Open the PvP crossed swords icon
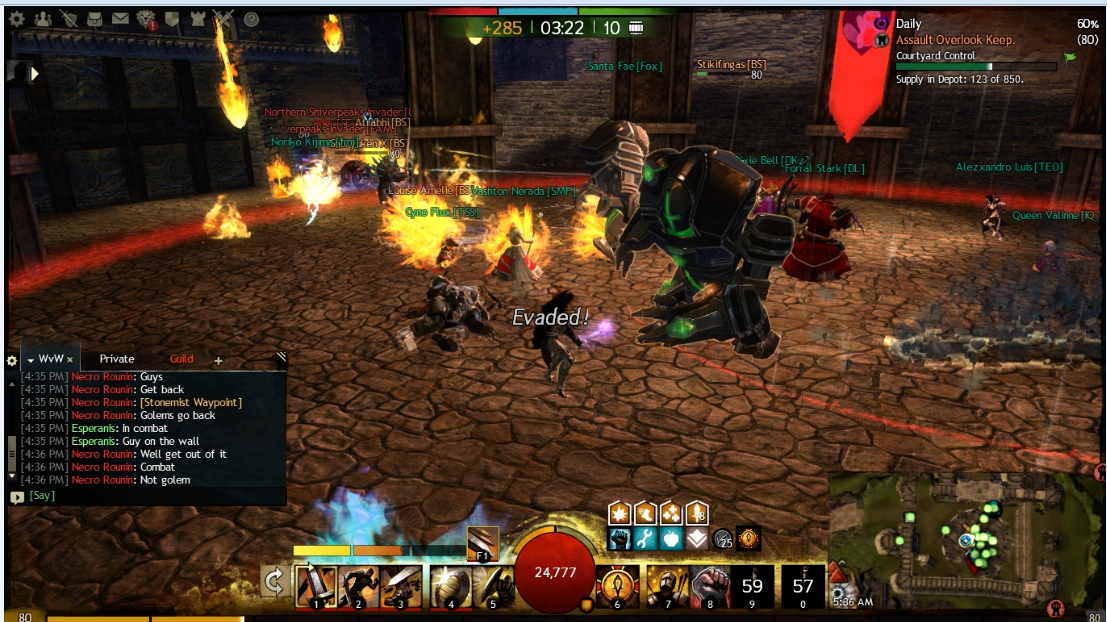The width and height of the screenshot is (1107, 622). tap(223, 18)
